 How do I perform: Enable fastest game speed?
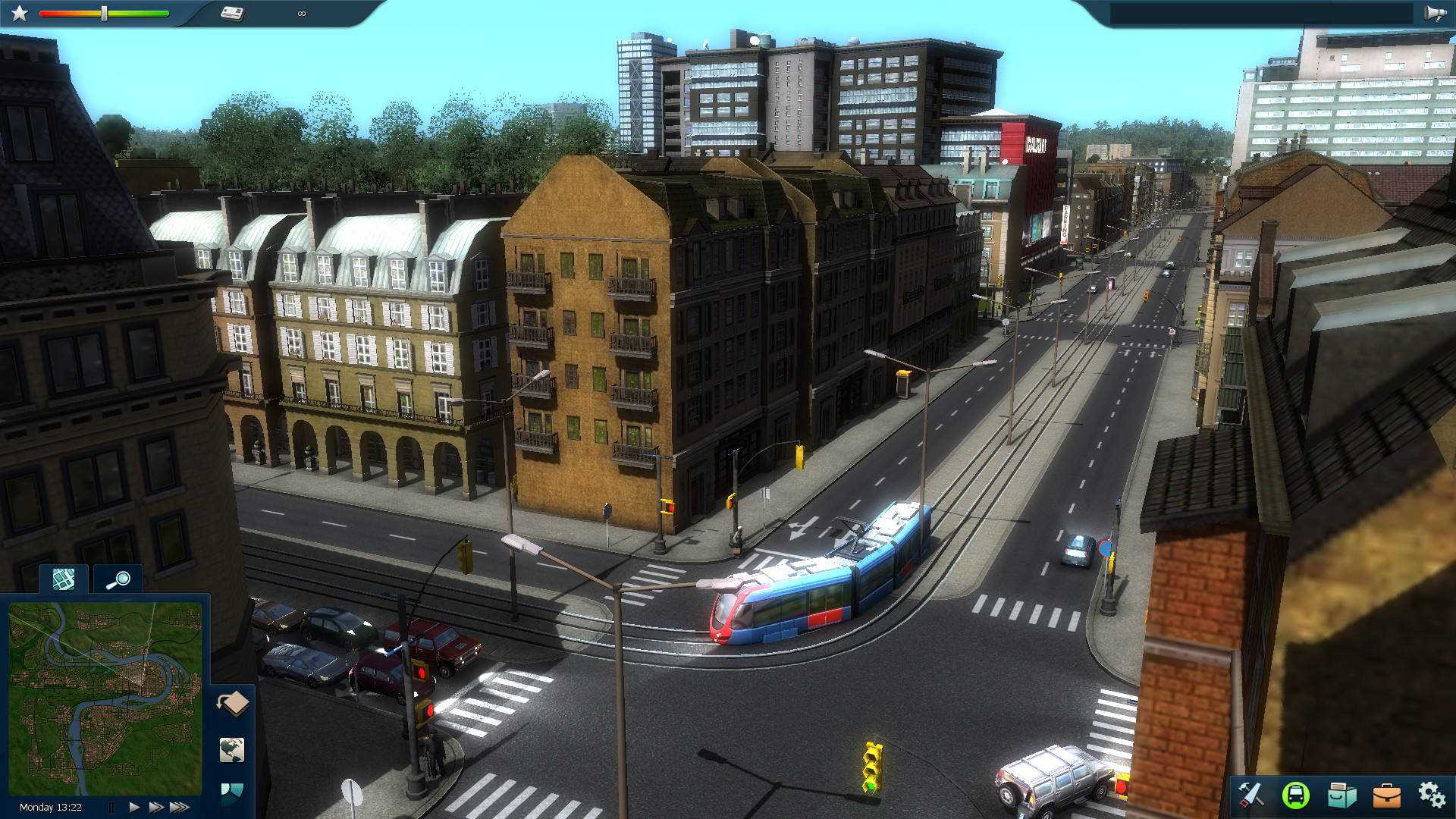[181, 807]
